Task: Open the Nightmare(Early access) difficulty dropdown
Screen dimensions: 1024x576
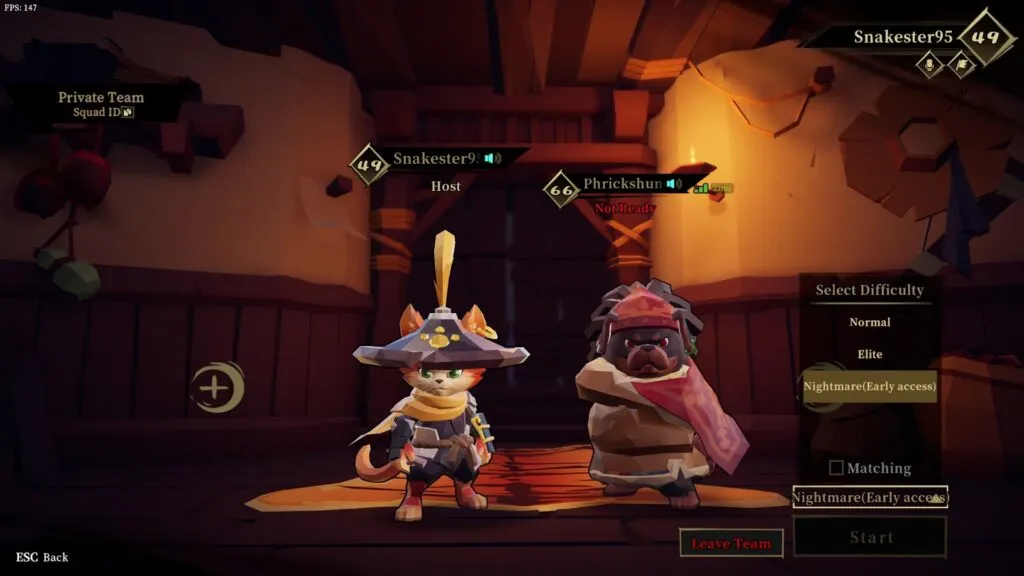Action: (870, 497)
